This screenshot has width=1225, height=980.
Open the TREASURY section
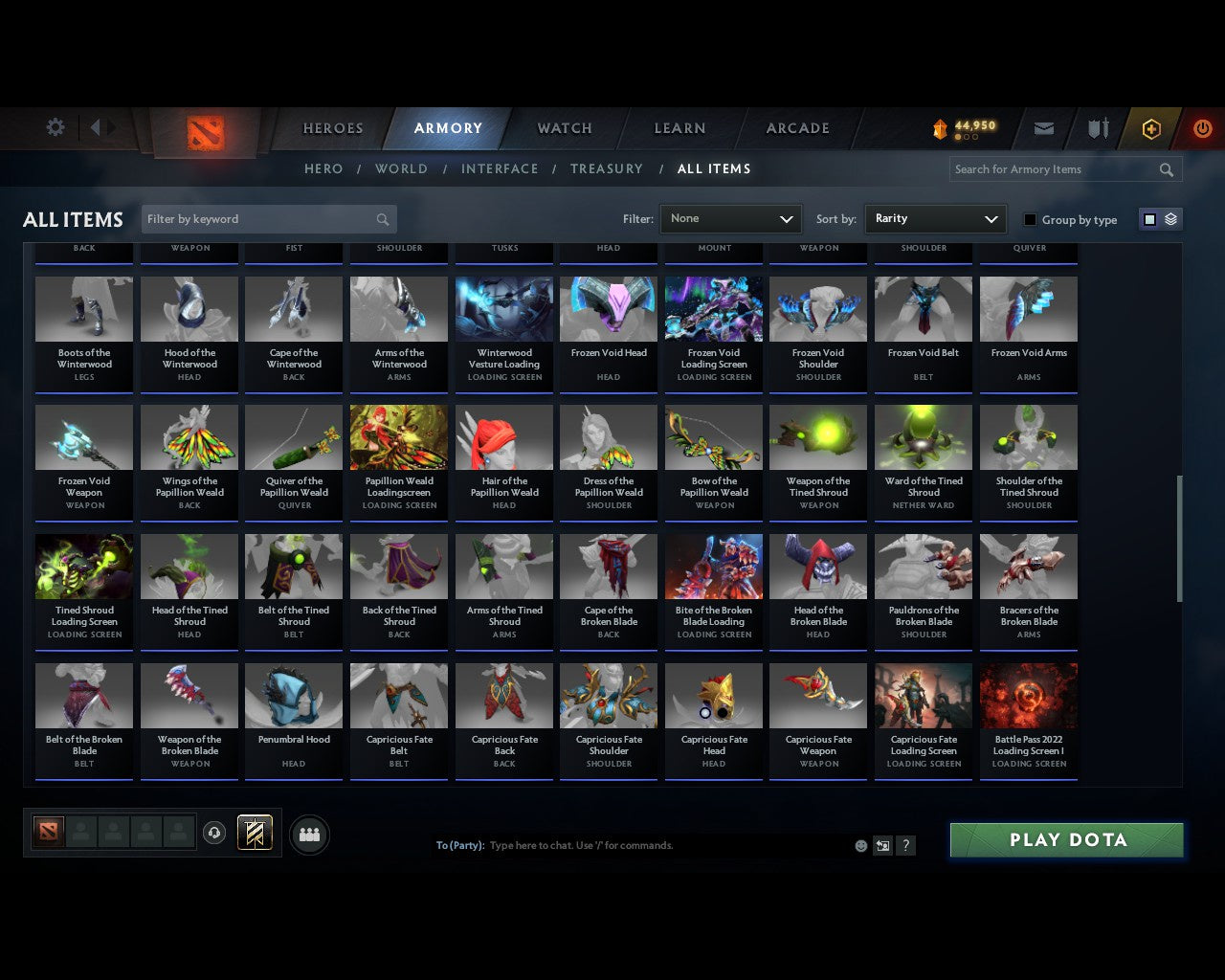click(x=607, y=168)
